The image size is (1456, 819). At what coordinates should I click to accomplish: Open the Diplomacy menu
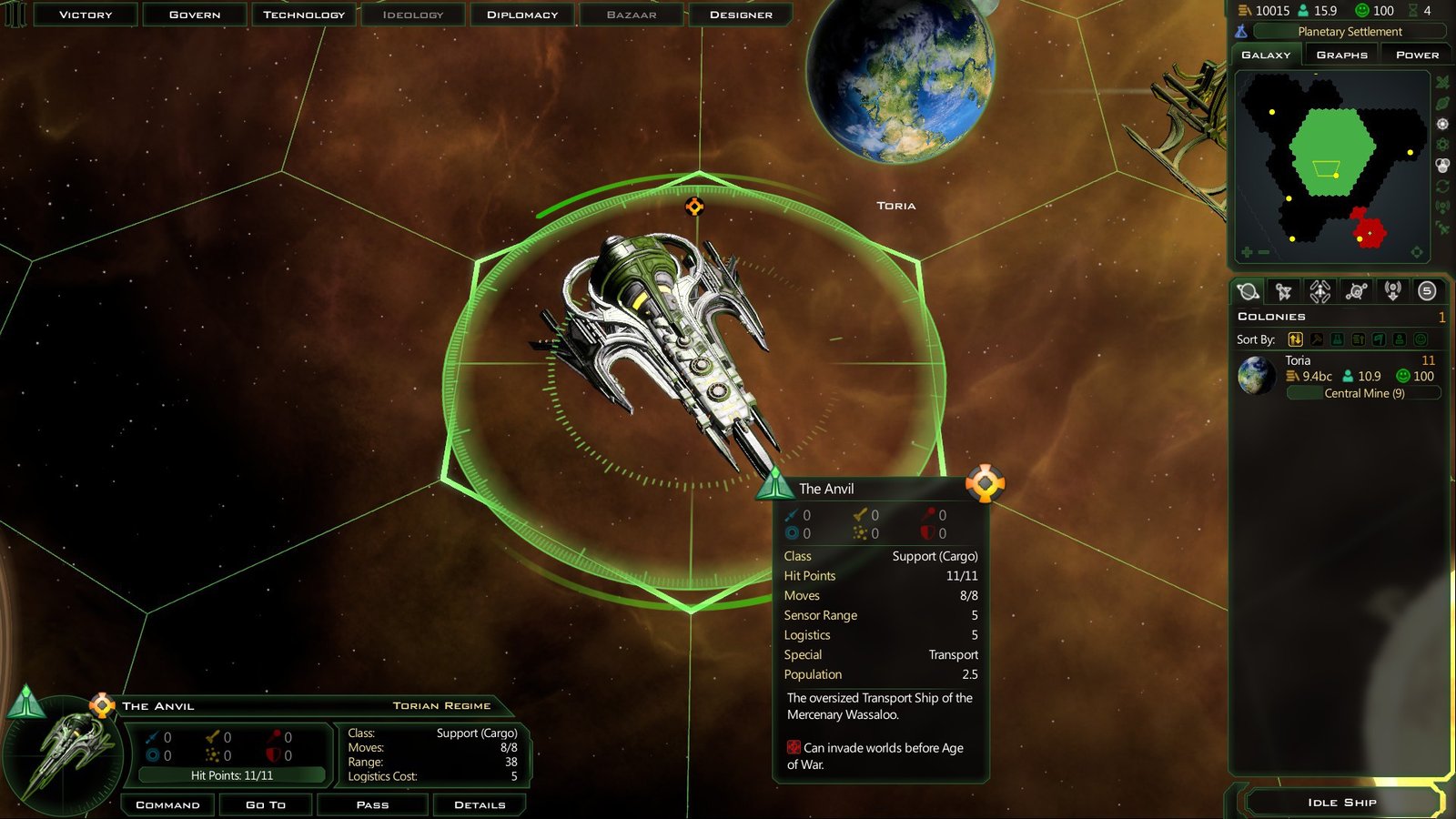click(x=522, y=15)
